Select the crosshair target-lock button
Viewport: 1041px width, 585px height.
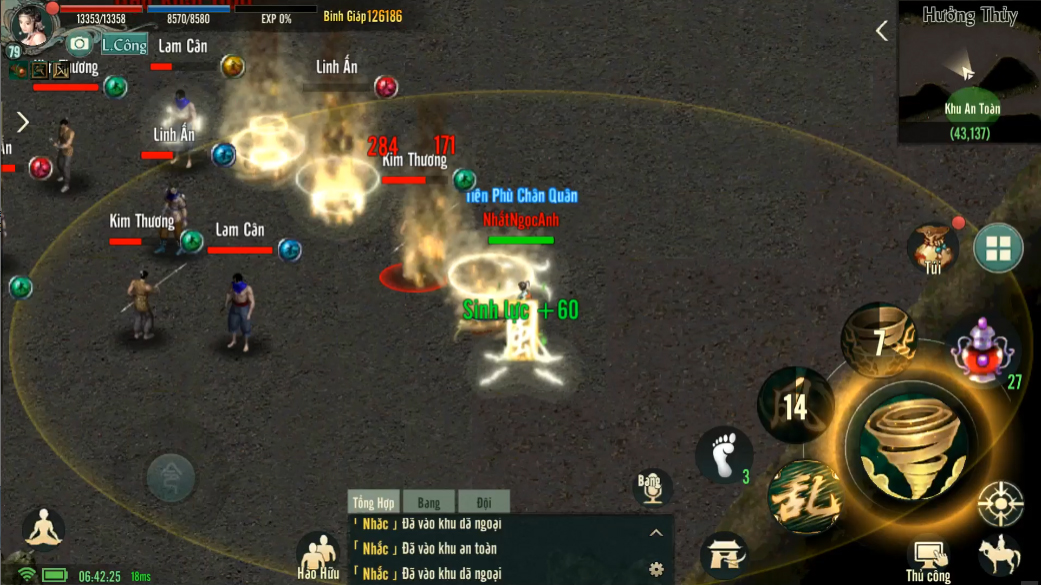point(1000,503)
